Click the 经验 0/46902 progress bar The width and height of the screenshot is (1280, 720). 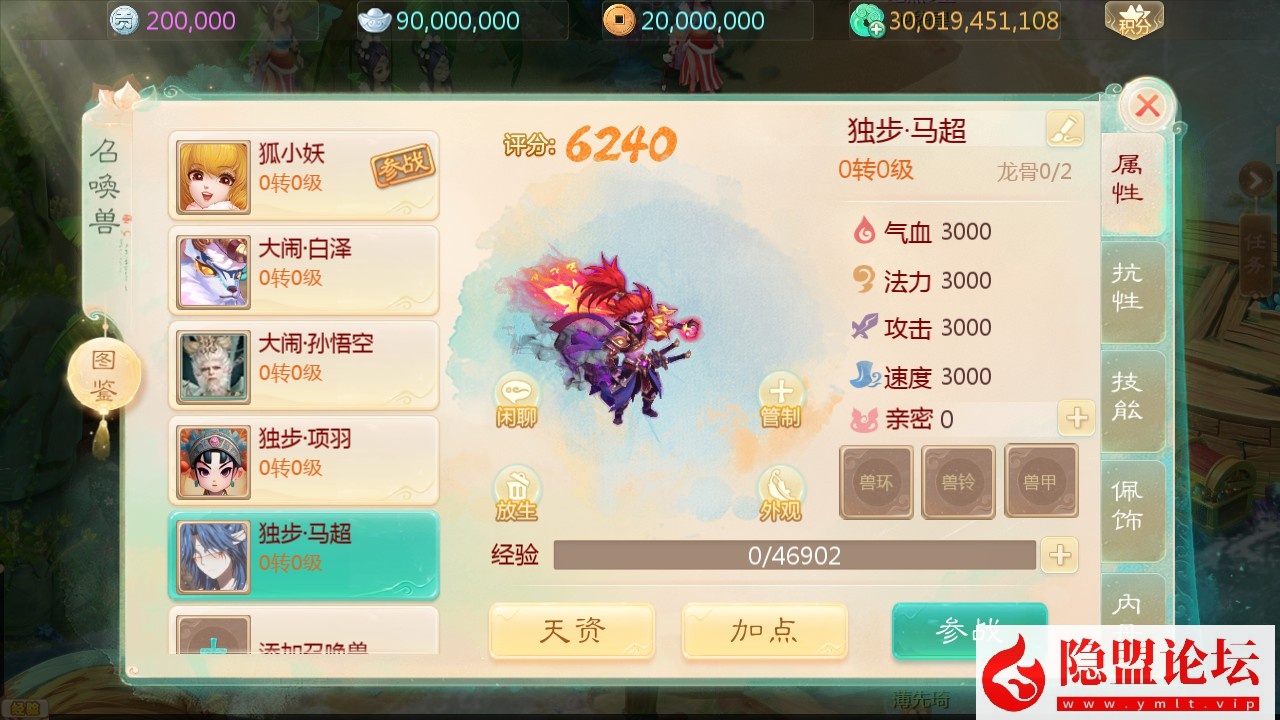(x=795, y=556)
